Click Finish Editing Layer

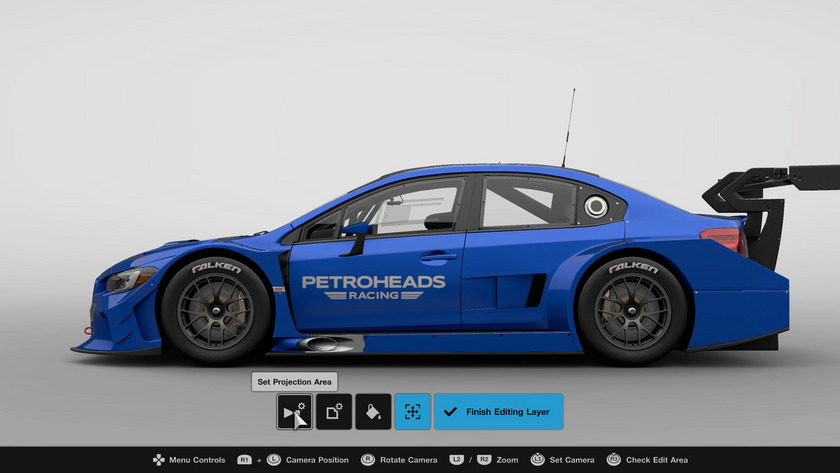pos(498,412)
